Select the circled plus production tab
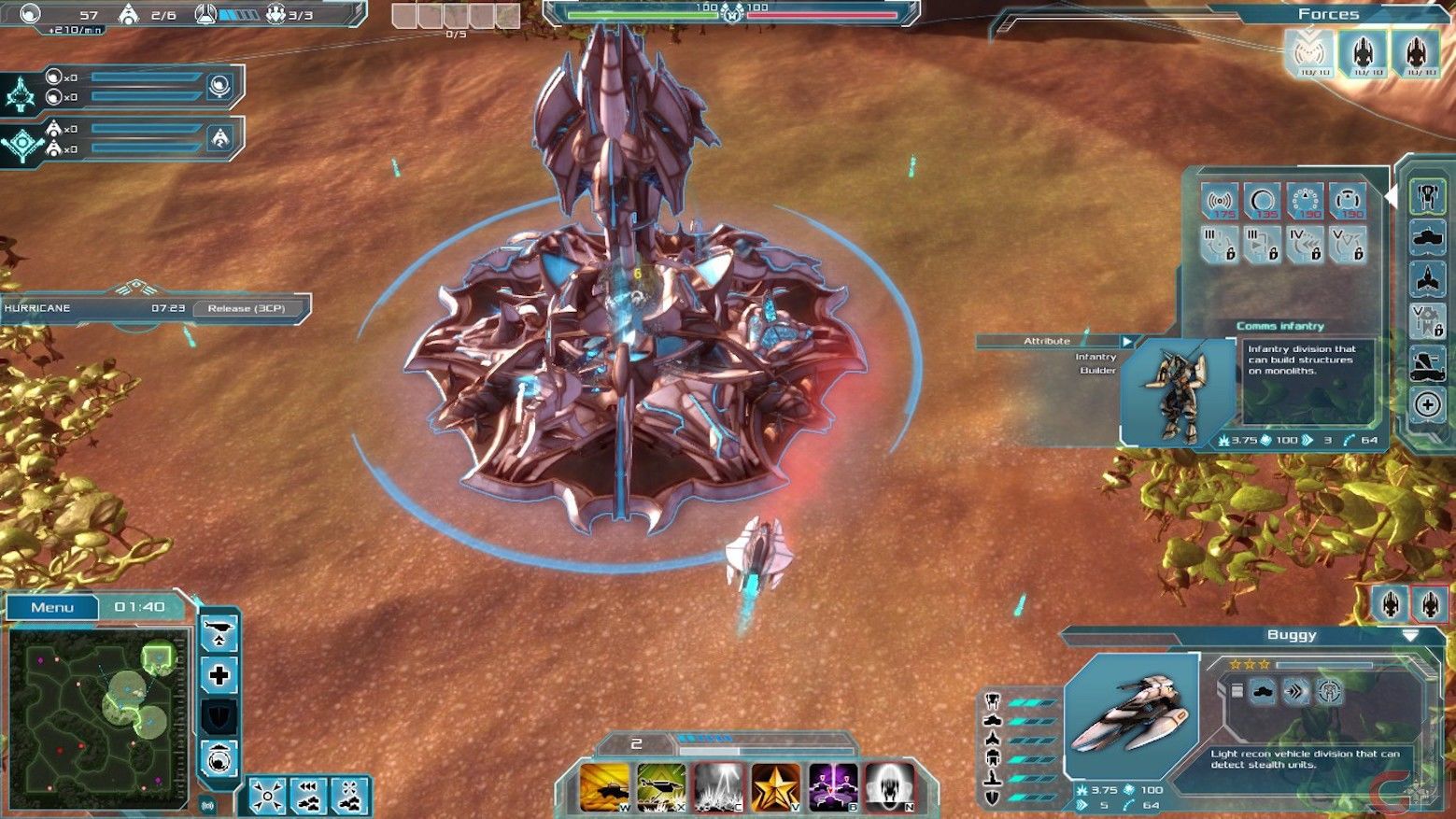Viewport: 1456px width, 819px height. click(x=1426, y=404)
